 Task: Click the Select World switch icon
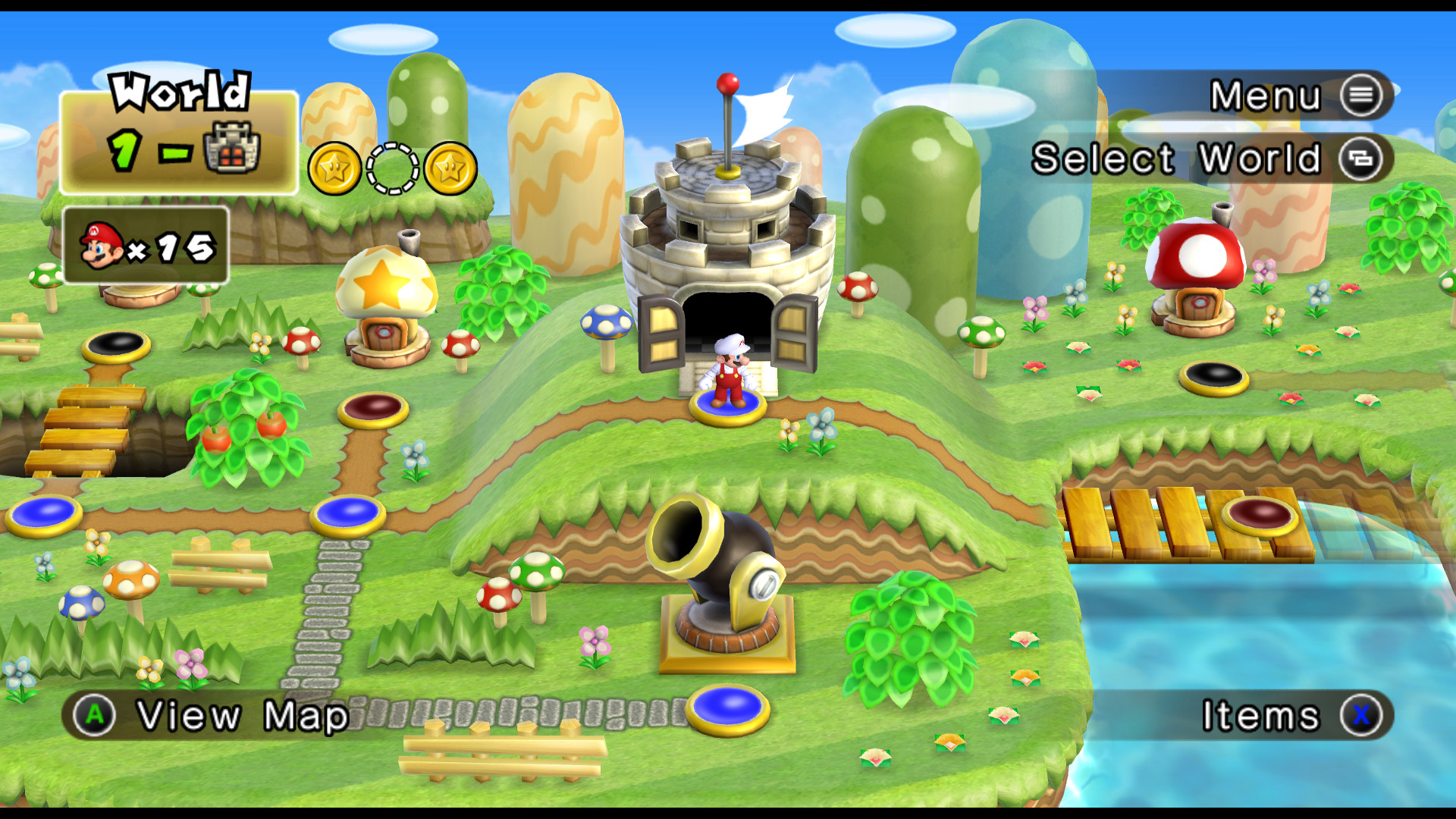(1365, 159)
